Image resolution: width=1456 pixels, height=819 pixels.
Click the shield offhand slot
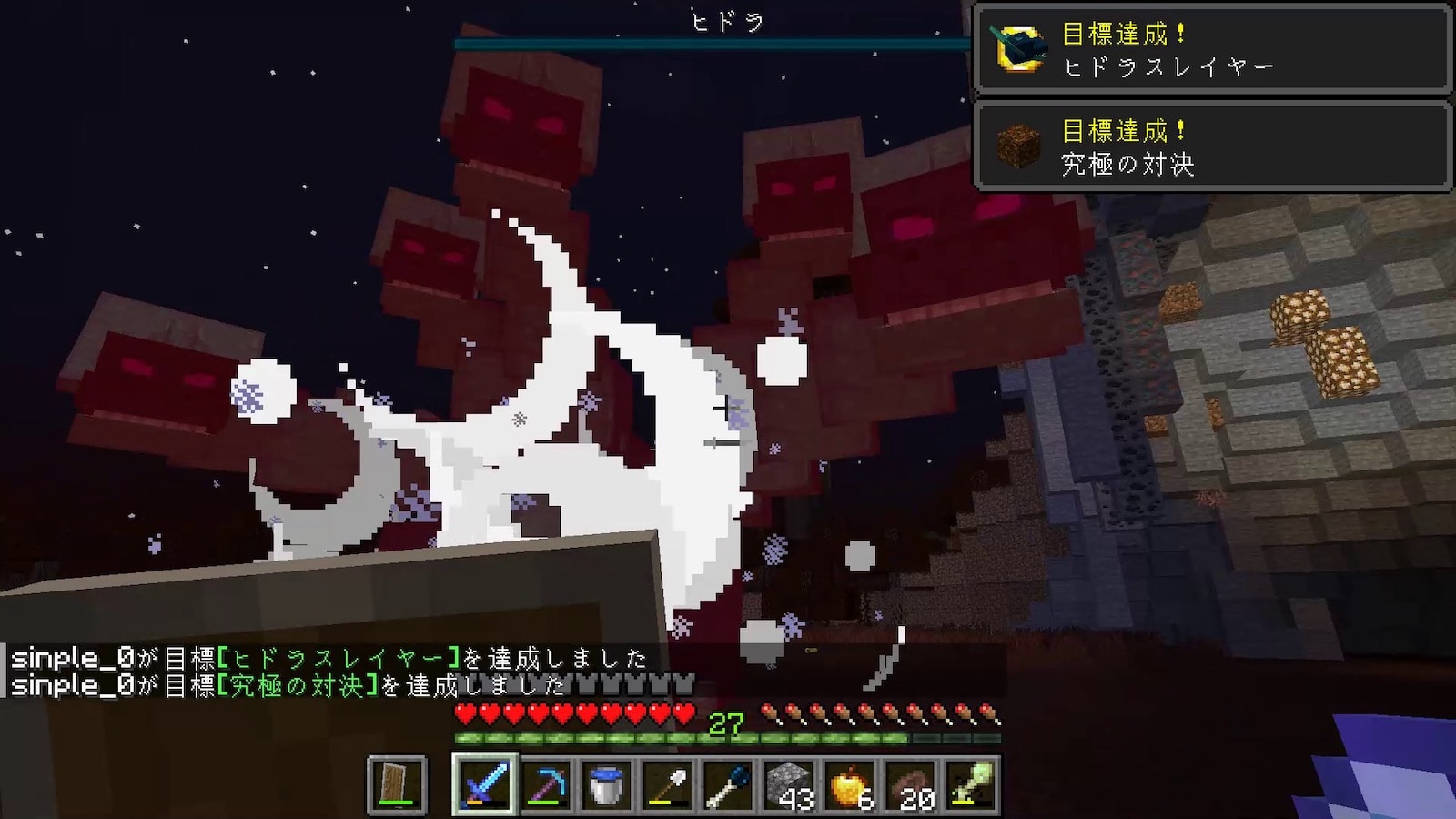[x=397, y=784]
